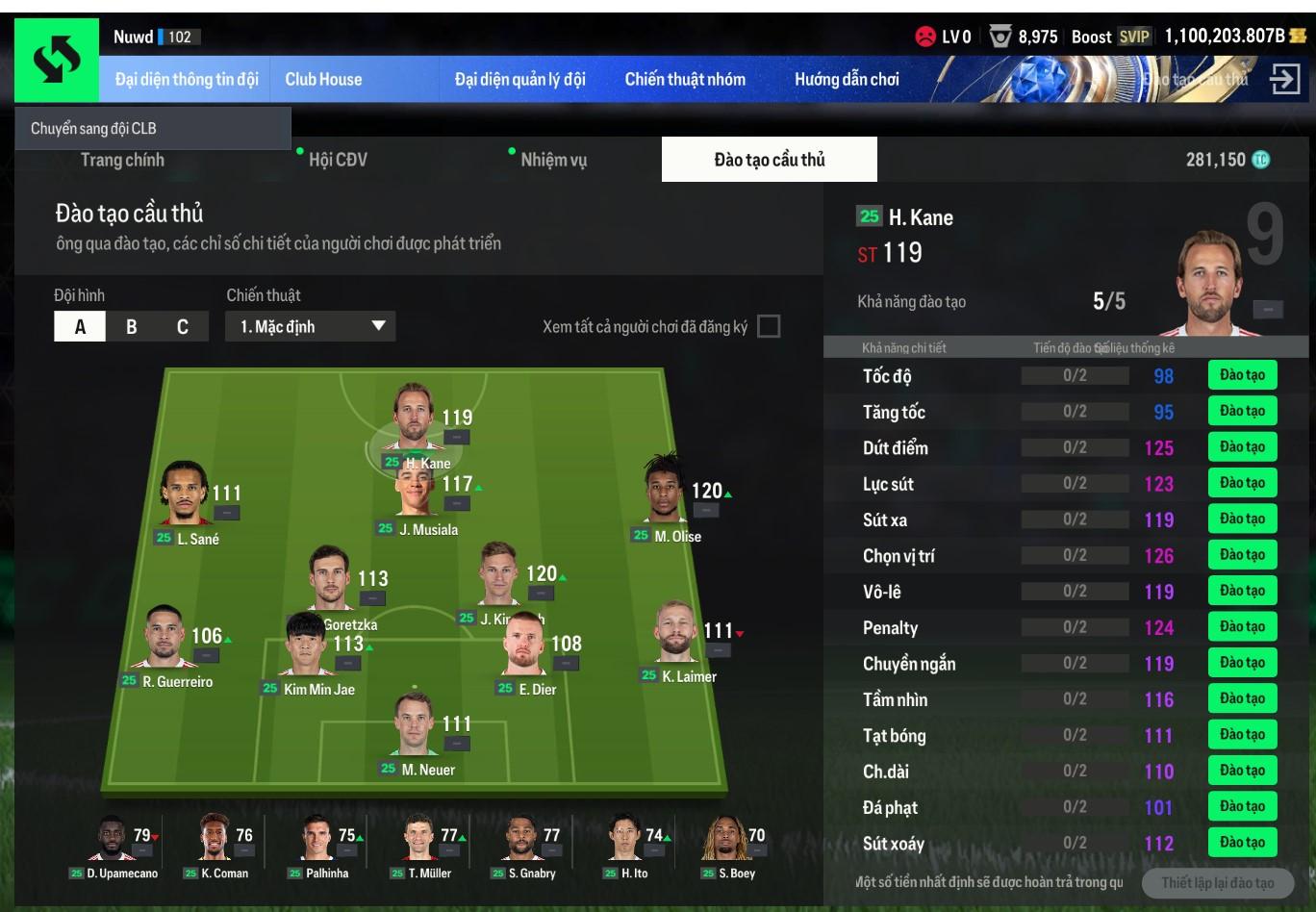Click the Thiết lập lại đào tạo button
Viewport: 1316px width, 912px height.
coord(1217,883)
